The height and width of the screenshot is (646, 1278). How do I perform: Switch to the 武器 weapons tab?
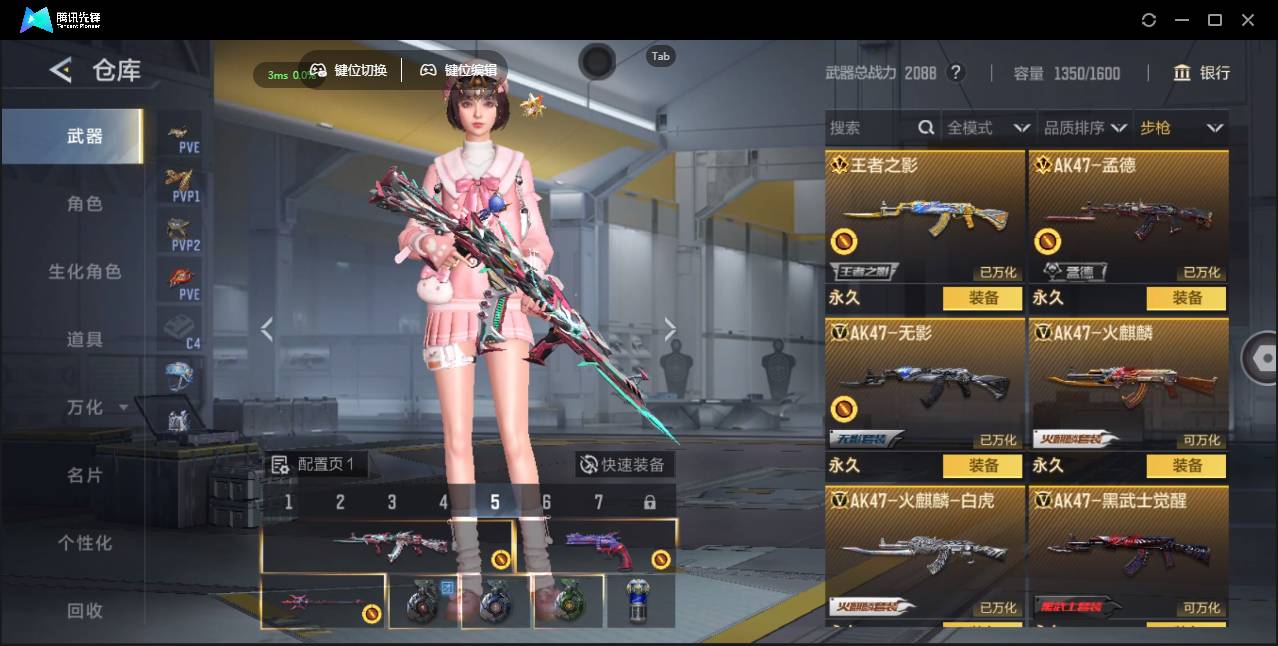coord(85,136)
